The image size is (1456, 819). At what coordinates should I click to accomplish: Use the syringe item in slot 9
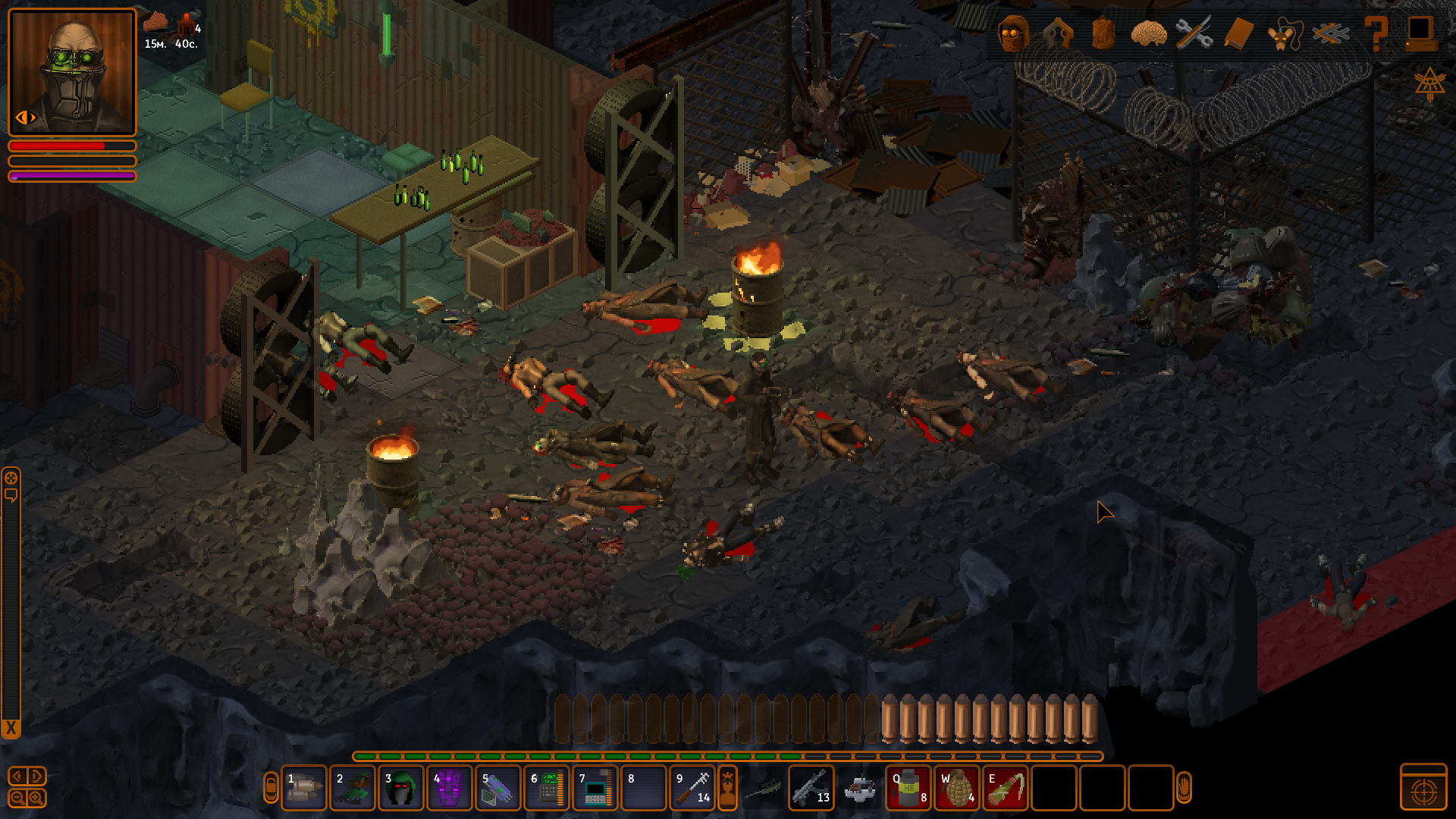point(692,789)
